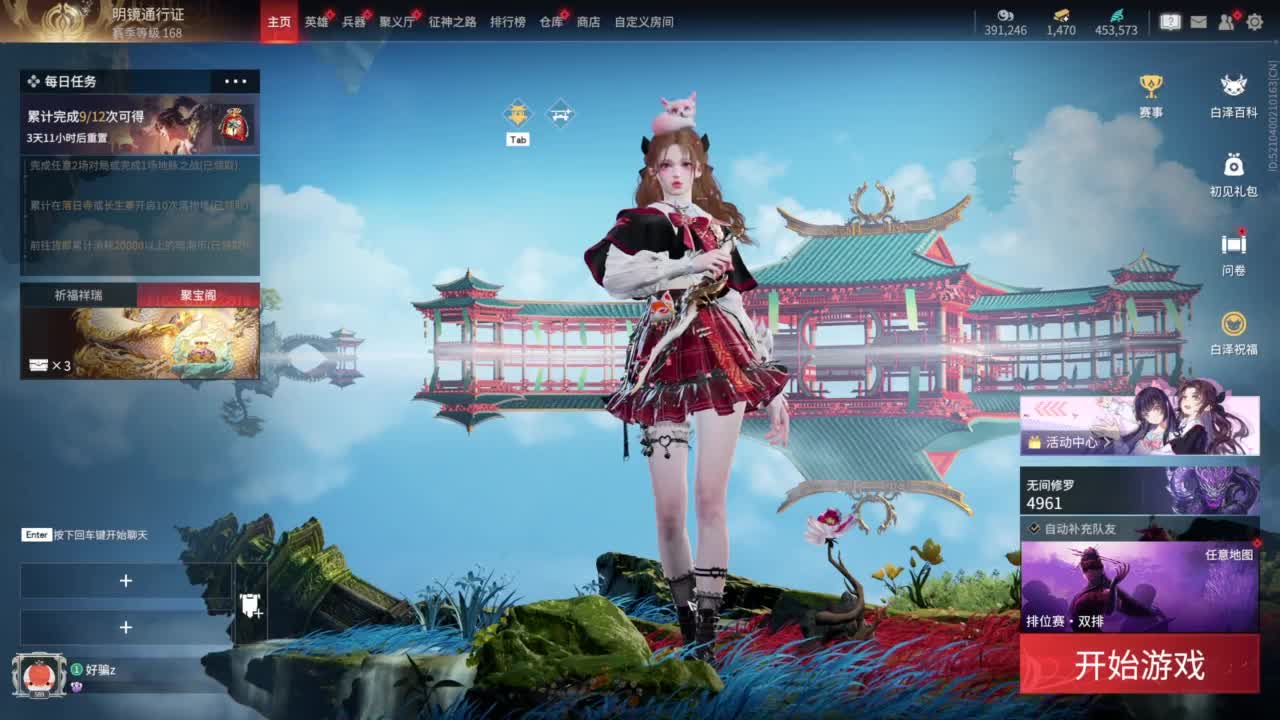Viewport: 1280px width, 720px height.
Task: Open the friends list icon with red notification
Action: 1225,22
